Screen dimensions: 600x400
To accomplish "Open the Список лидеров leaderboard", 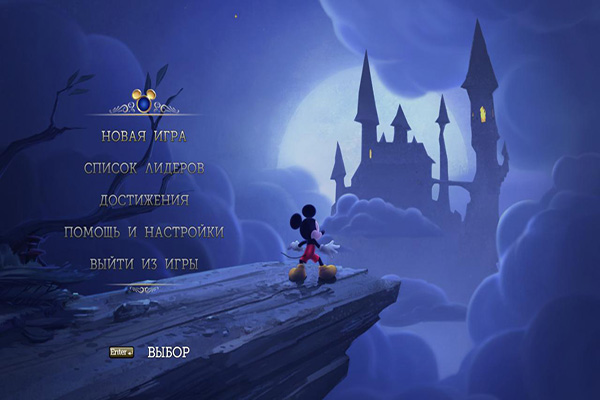I will (x=144, y=168).
